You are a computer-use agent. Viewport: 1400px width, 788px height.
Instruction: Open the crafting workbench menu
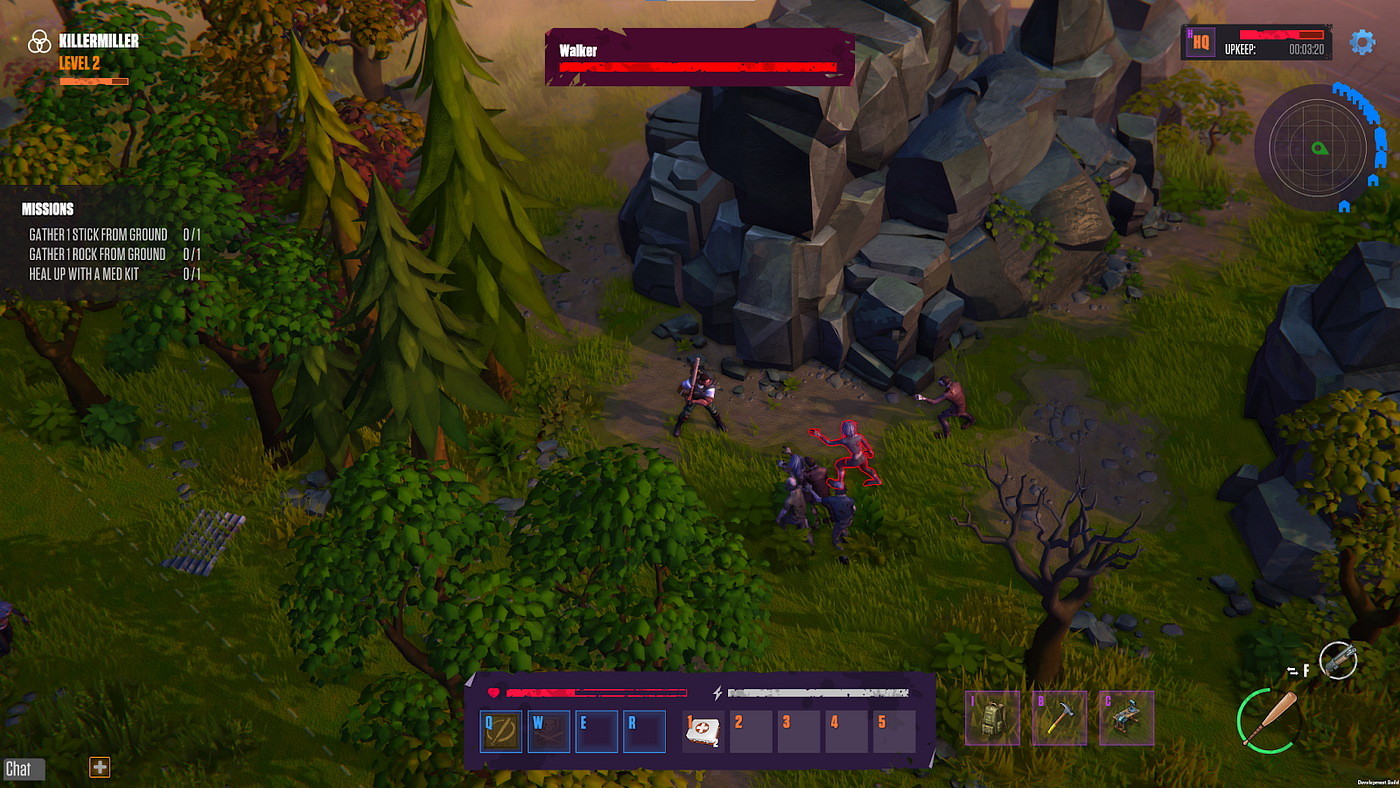pyautogui.click(x=1126, y=718)
